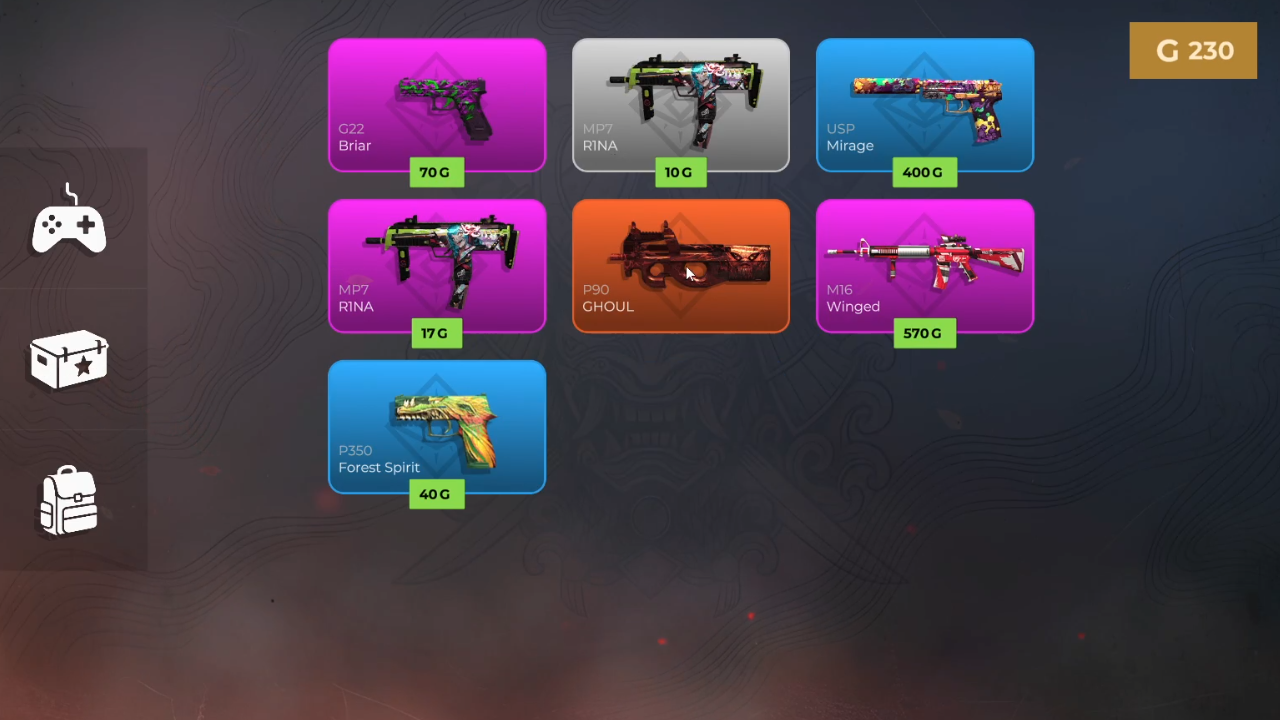Click the 70 G price tag on G22 Briar
The height and width of the screenshot is (720, 1280).
[436, 172]
